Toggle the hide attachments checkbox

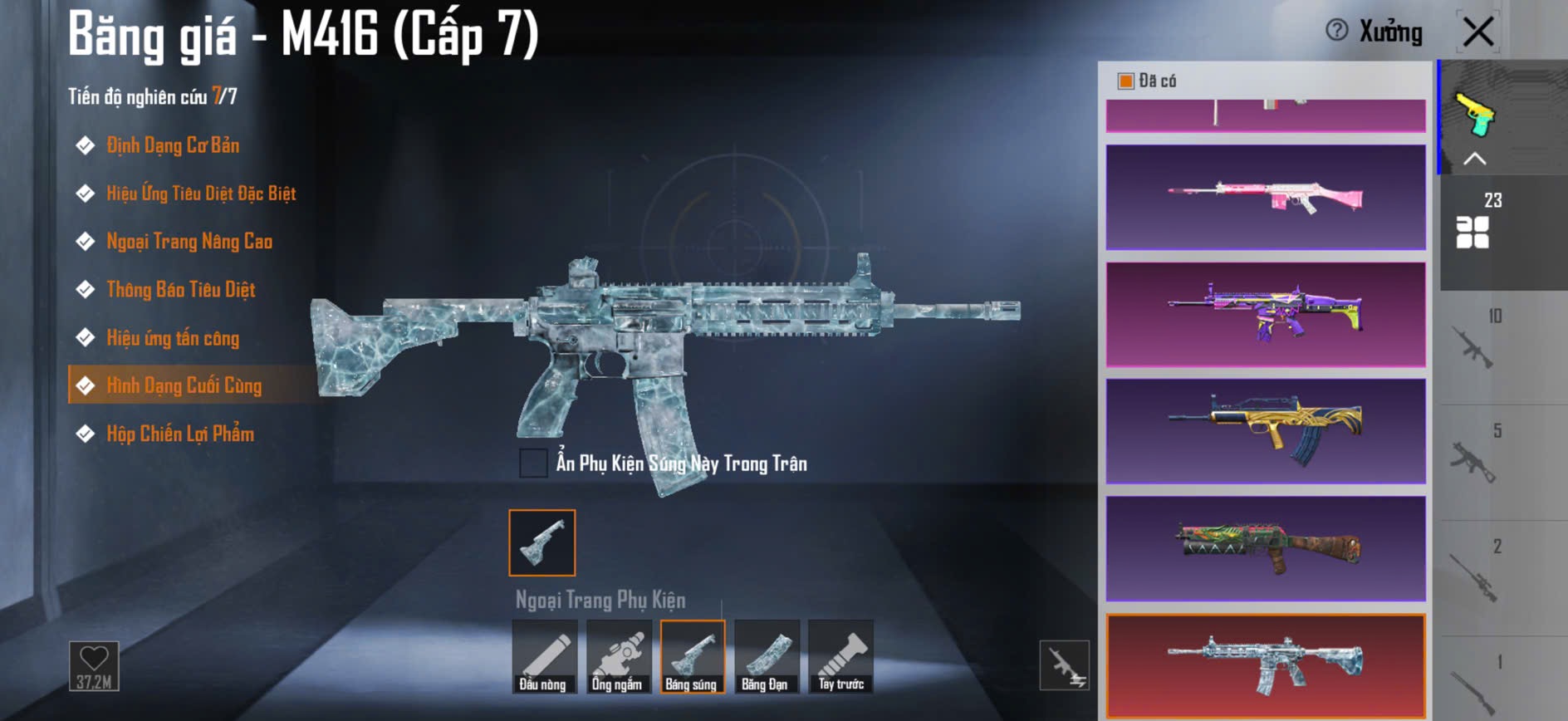coord(533,463)
